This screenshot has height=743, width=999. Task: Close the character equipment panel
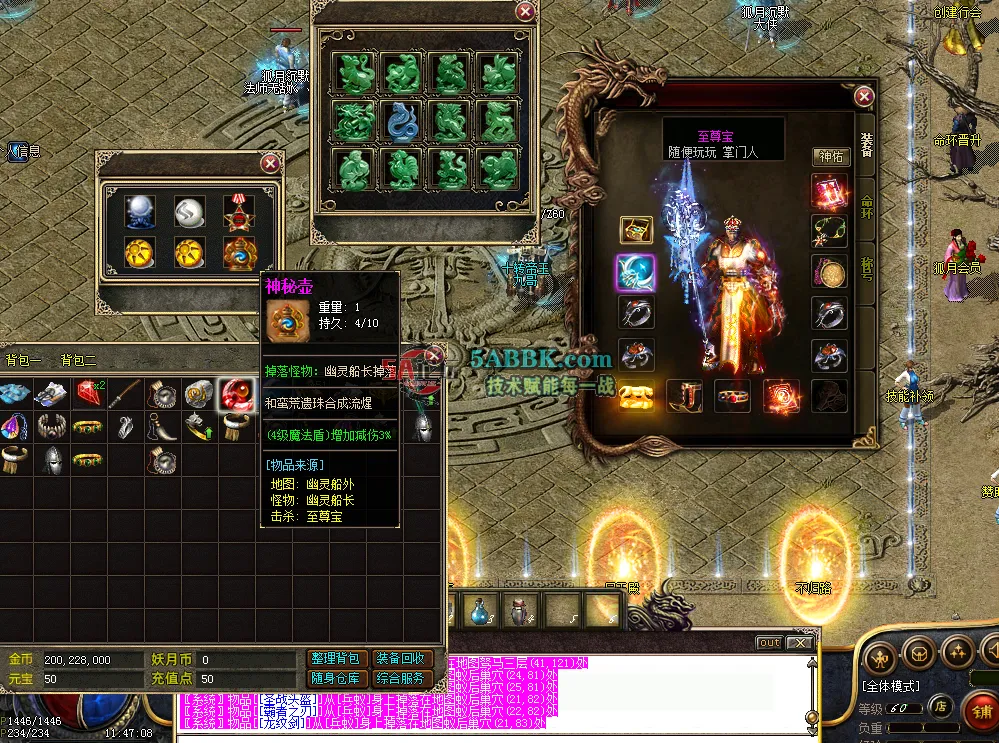[x=864, y=96]
